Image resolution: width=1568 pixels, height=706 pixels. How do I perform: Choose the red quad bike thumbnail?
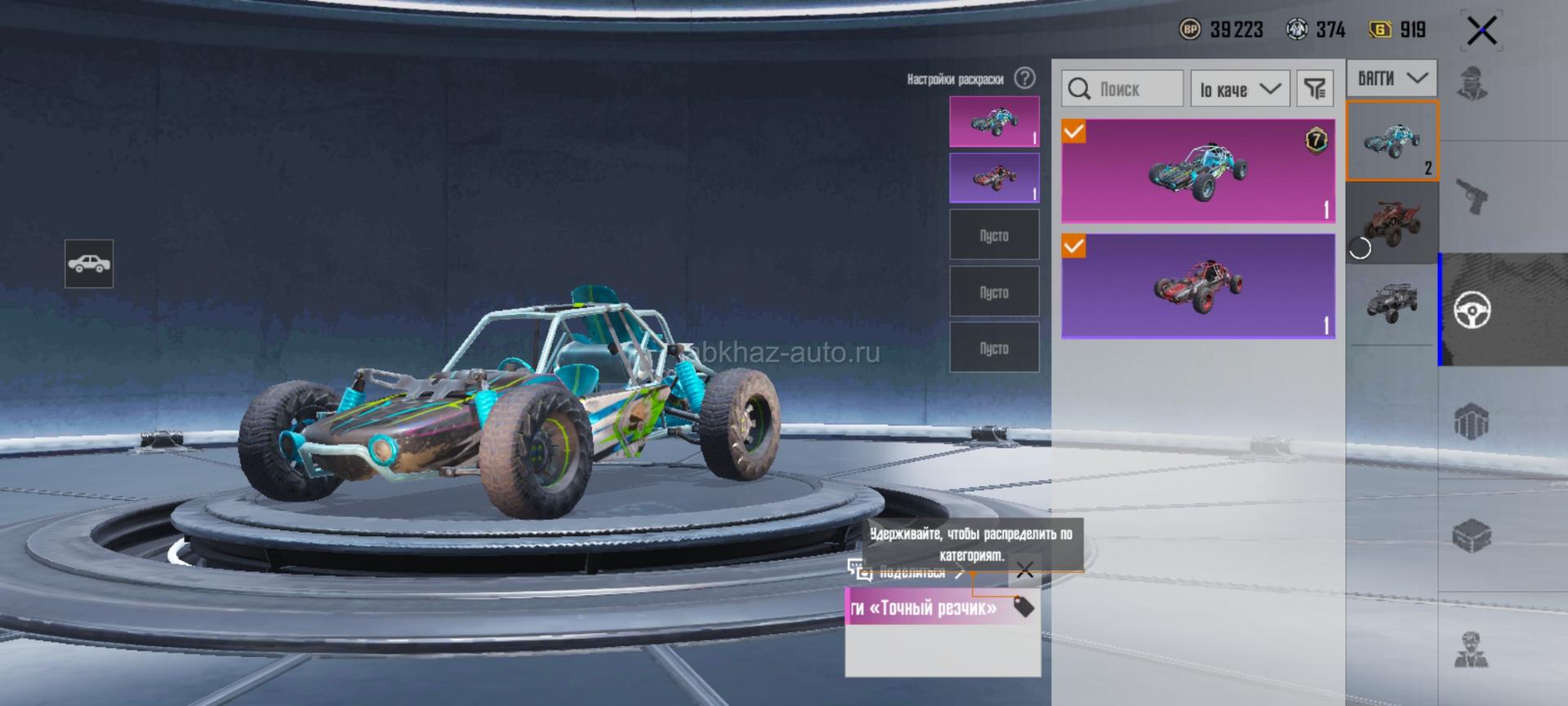(x=1392, y=222)
